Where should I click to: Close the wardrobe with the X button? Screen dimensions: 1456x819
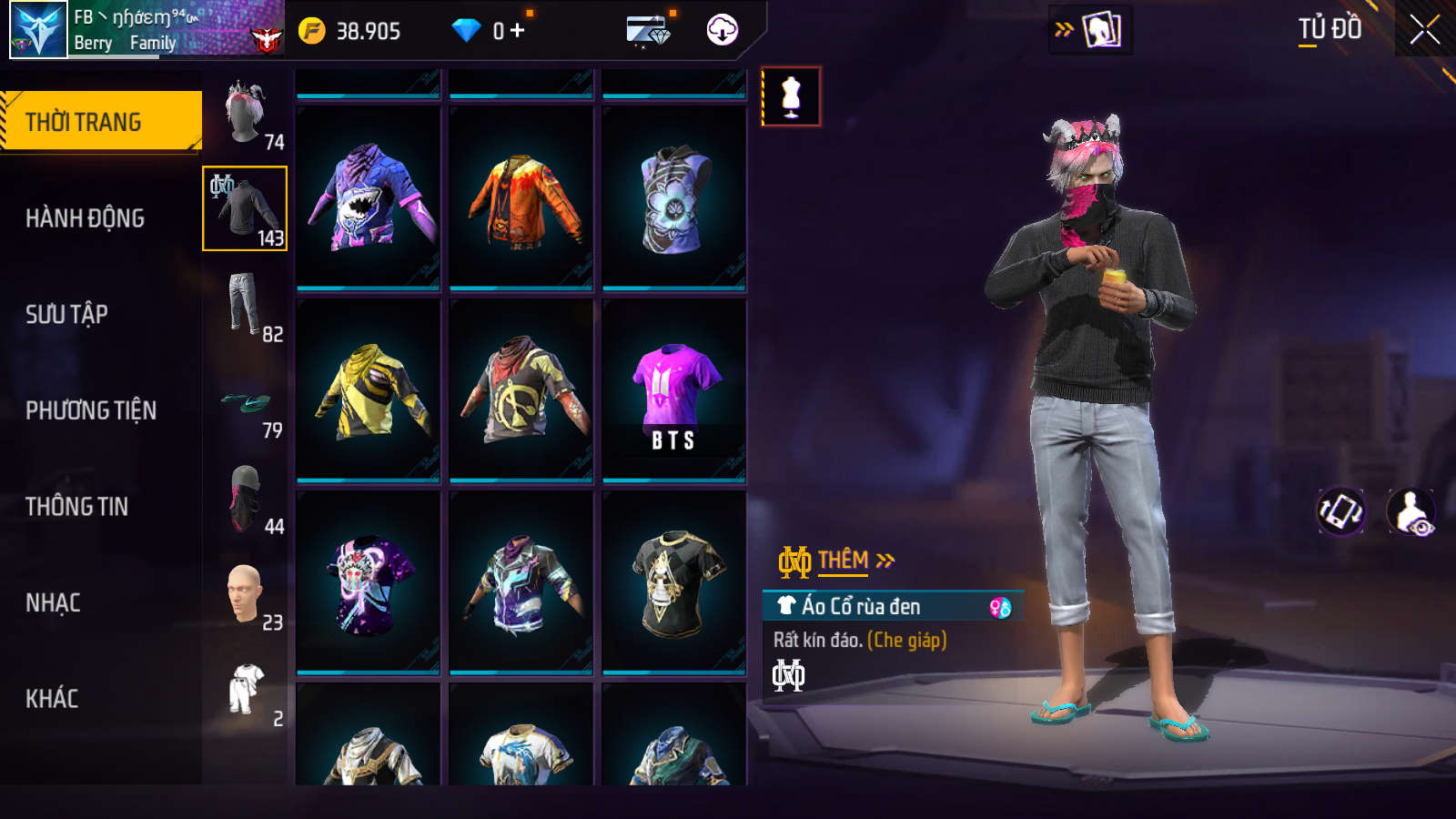(1424, 29)
